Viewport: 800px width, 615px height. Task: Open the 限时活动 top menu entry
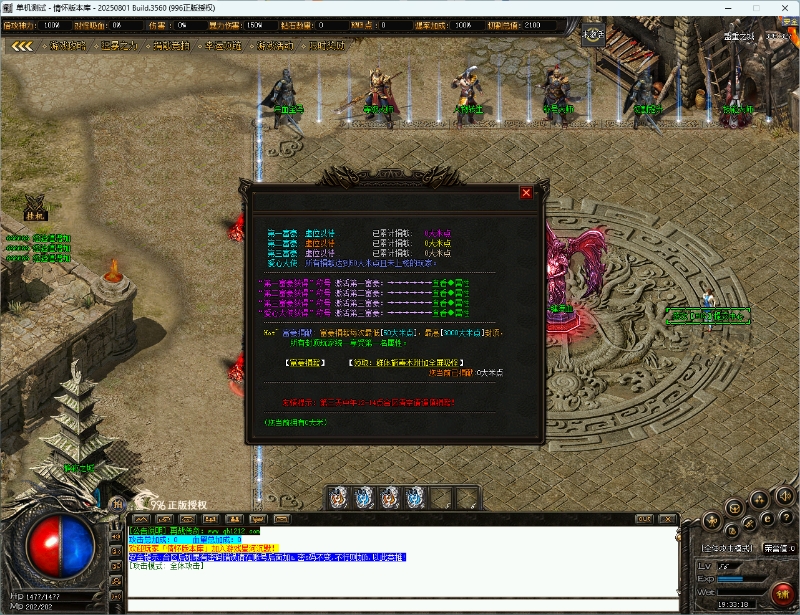pyautogui.click(x=327, y=45)
